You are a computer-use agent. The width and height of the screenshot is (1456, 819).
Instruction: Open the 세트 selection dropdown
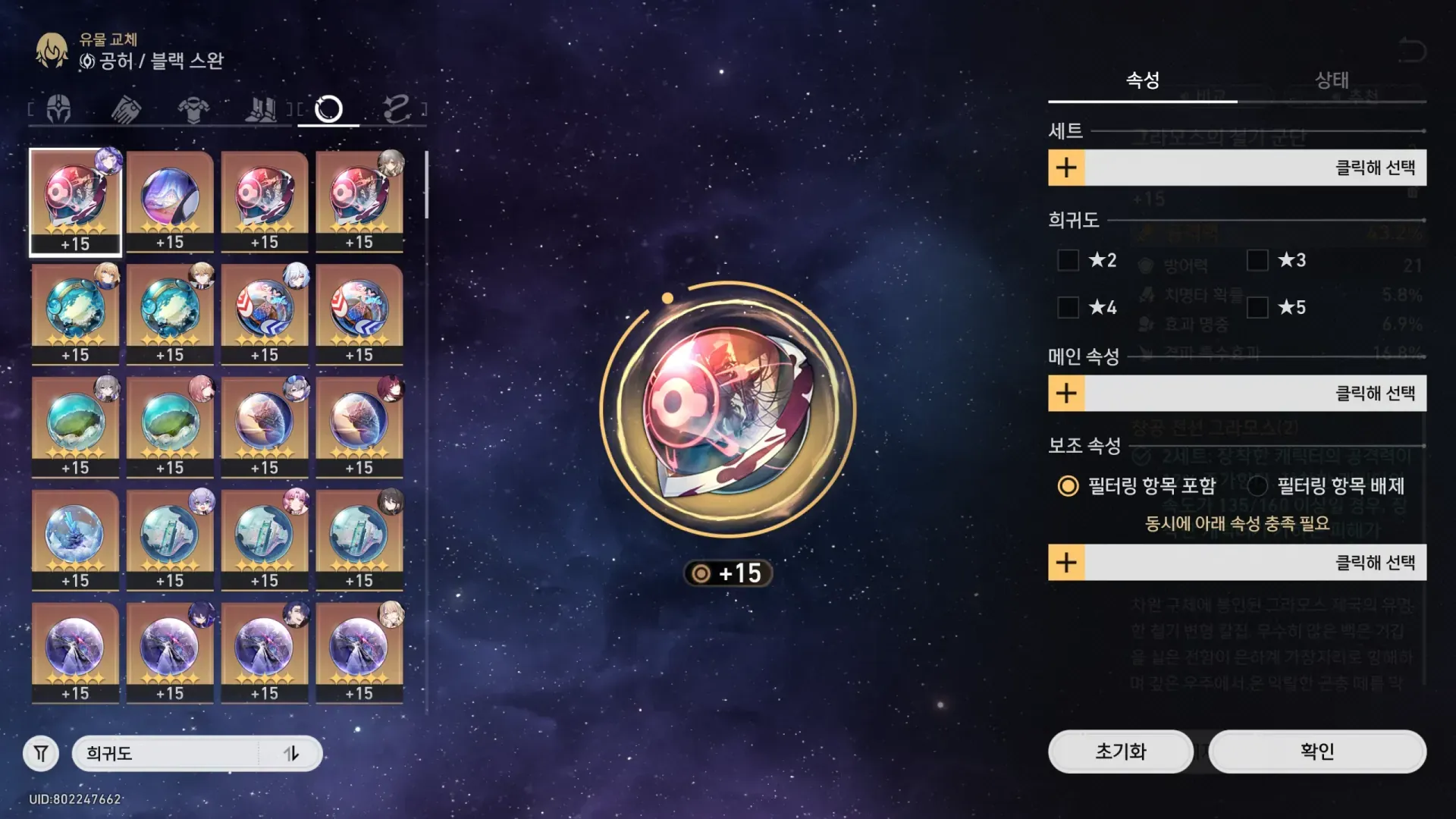[1236, 168]
